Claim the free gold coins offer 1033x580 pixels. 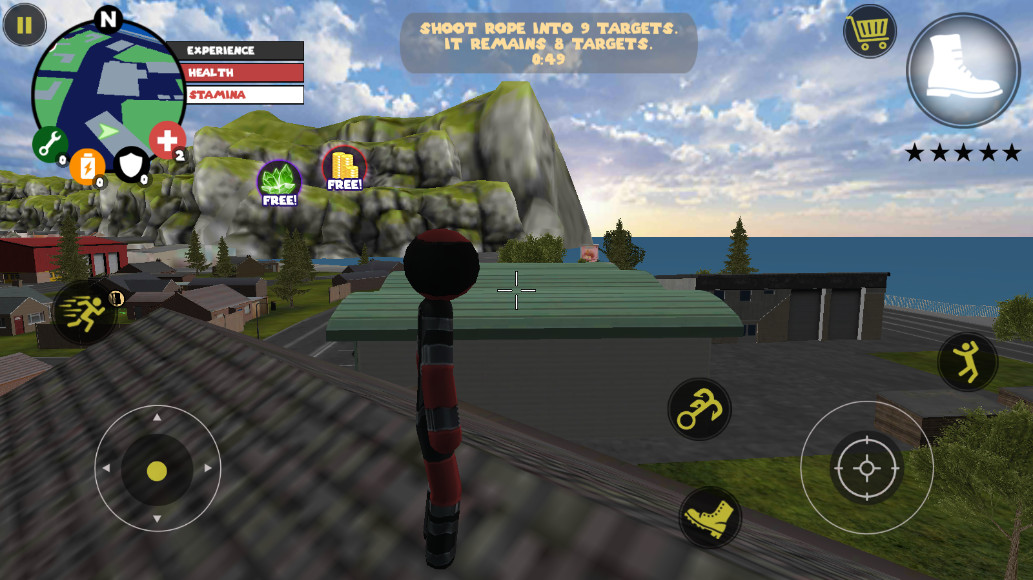click(344, 168)
